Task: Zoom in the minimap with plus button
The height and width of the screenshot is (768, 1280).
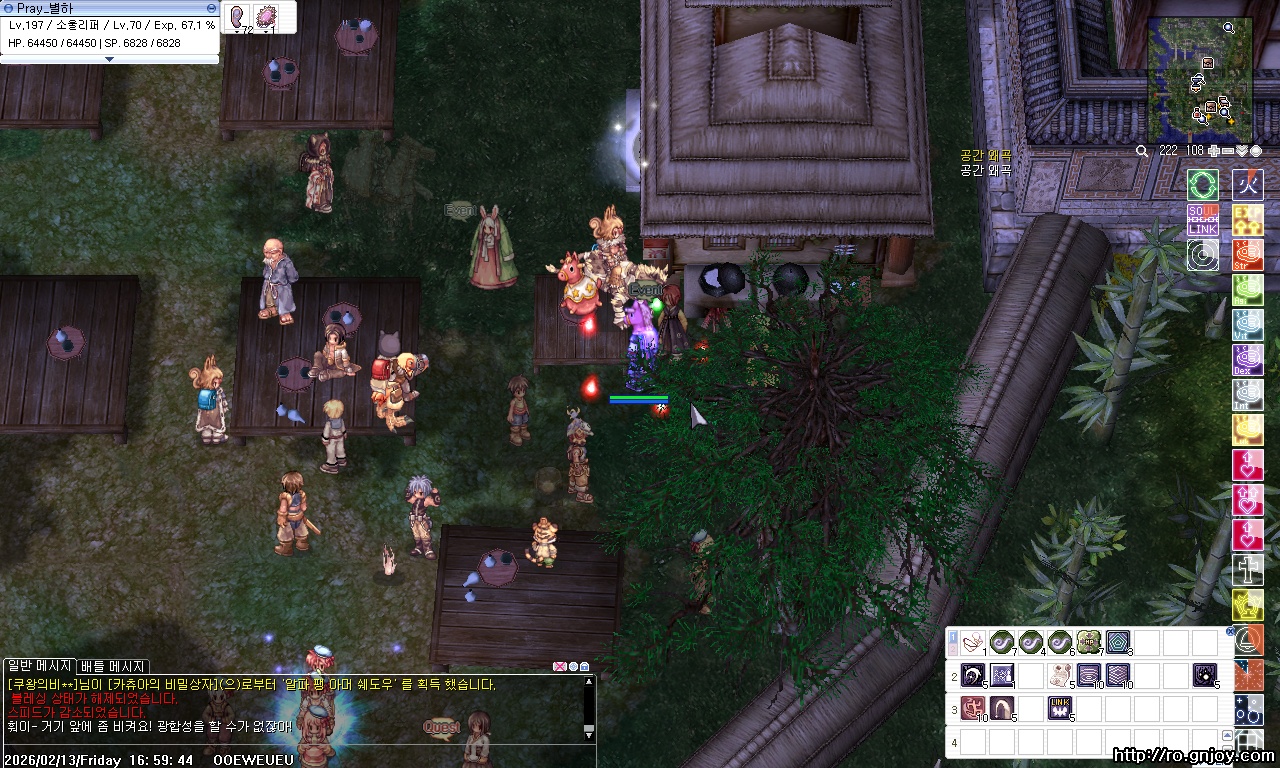Action: pos(1214,151)
